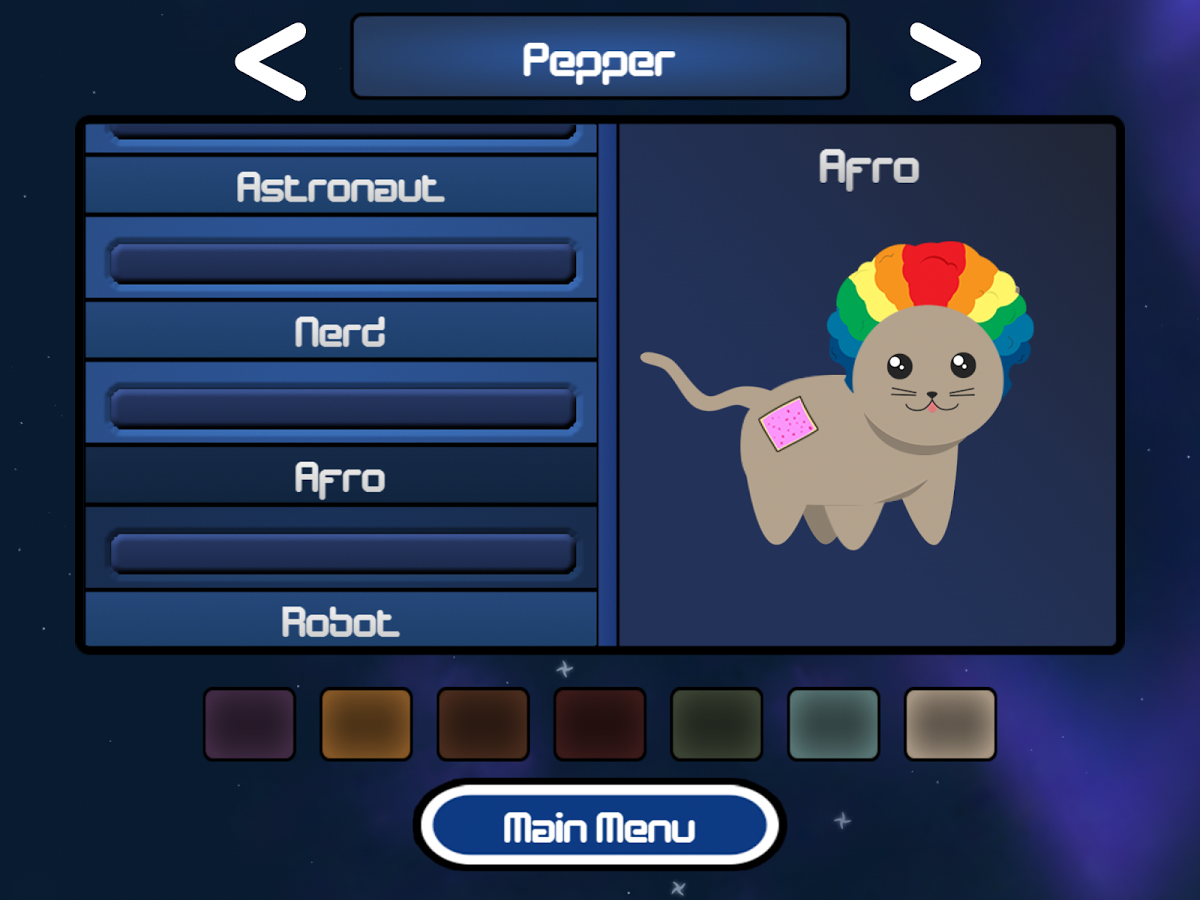Go to the previous cat with left arrow
Viewport: 1200px width, 900px height.
point(270,62)
